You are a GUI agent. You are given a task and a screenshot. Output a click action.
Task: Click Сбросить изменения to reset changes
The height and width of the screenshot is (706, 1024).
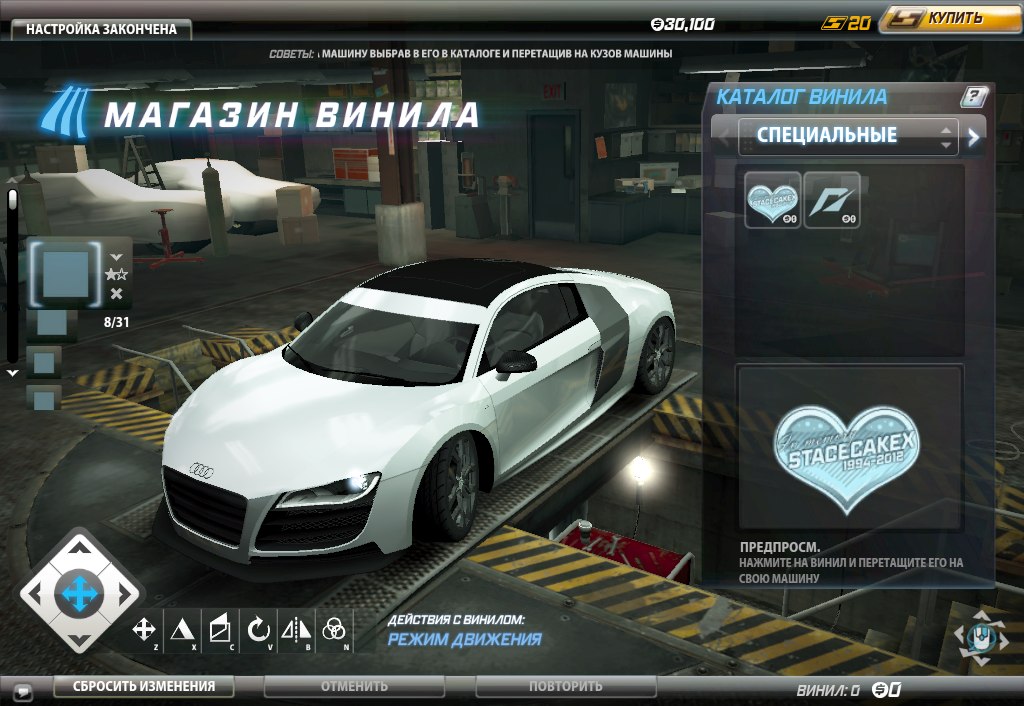point(143,686)
